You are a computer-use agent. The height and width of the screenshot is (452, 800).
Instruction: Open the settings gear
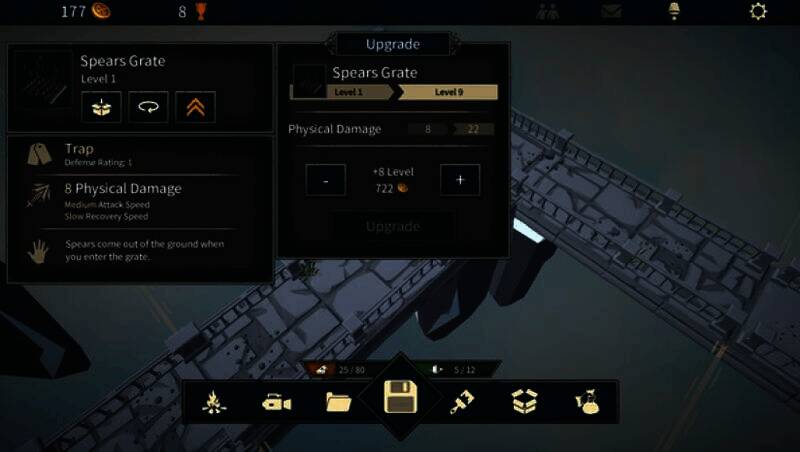758,12
